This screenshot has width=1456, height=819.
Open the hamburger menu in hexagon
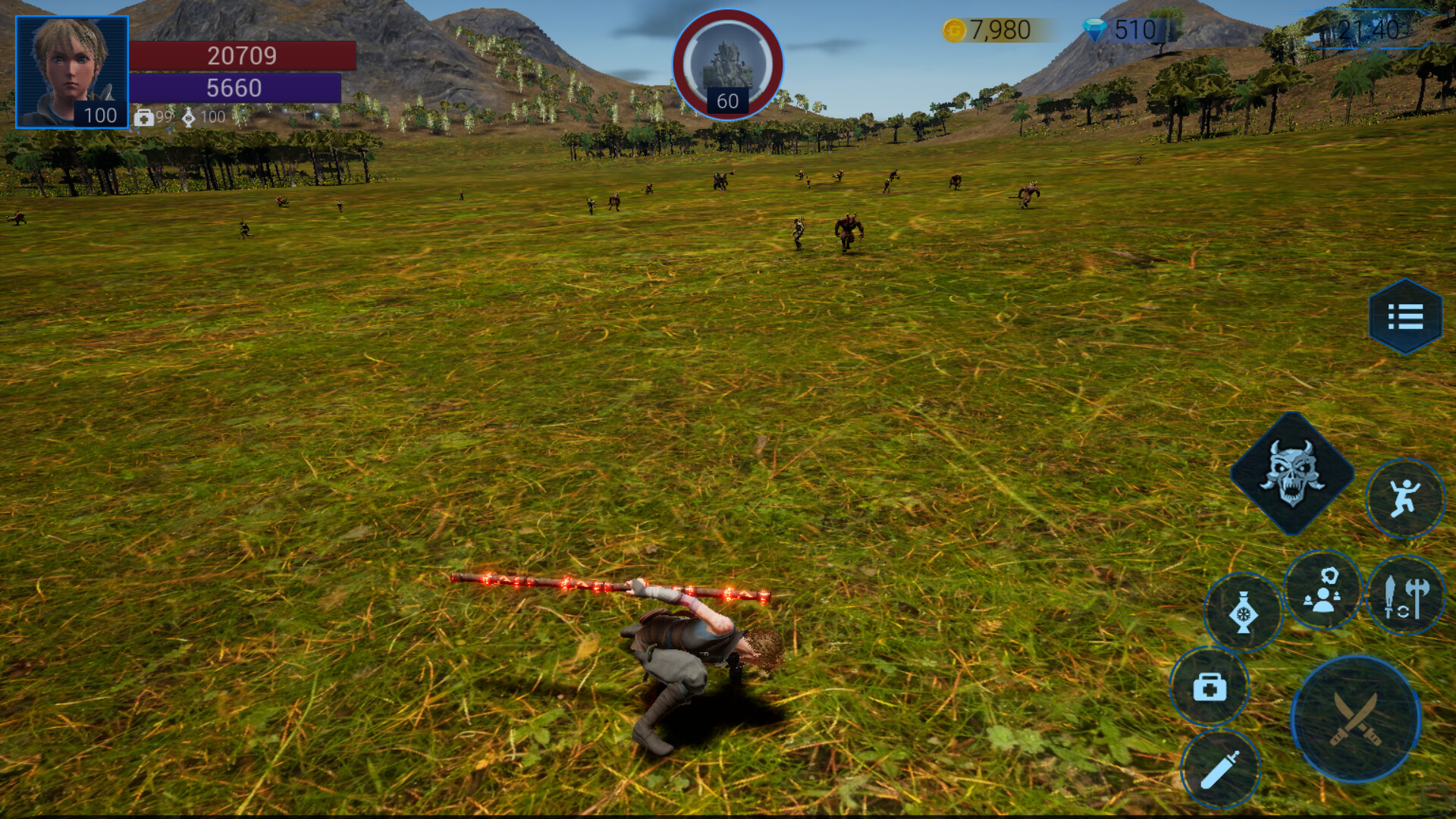(x=1407, y=317)
